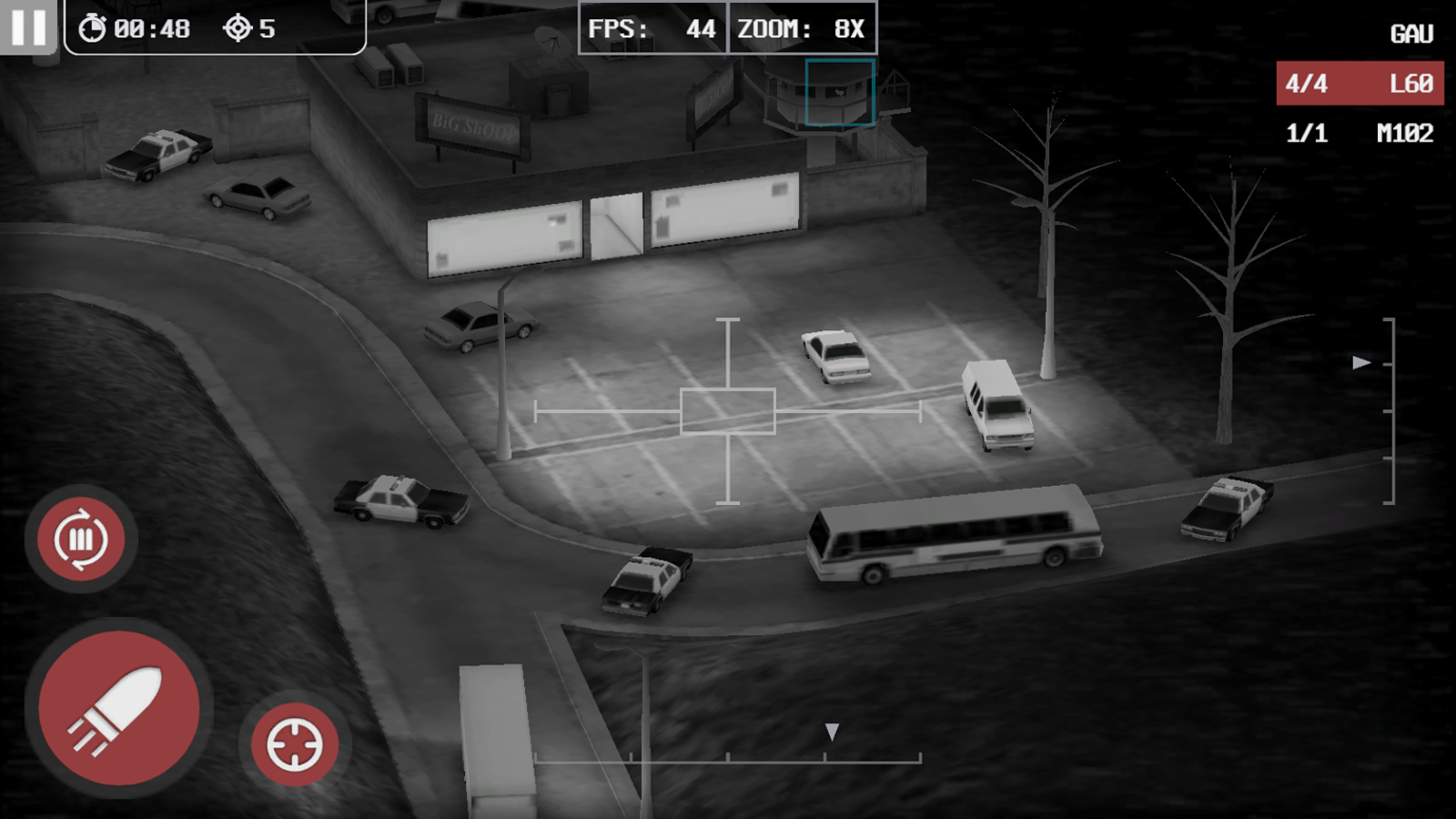Click the BiG SHOOT billboard sign
This screenshot has width=1456, height=819.
(474, 125)
